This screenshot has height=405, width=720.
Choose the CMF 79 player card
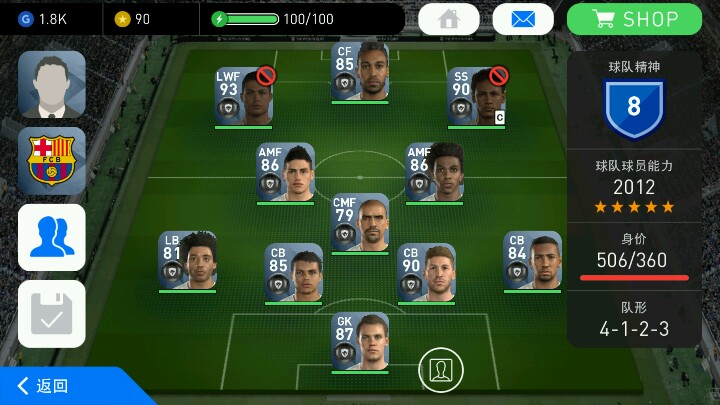click(360, 222)
